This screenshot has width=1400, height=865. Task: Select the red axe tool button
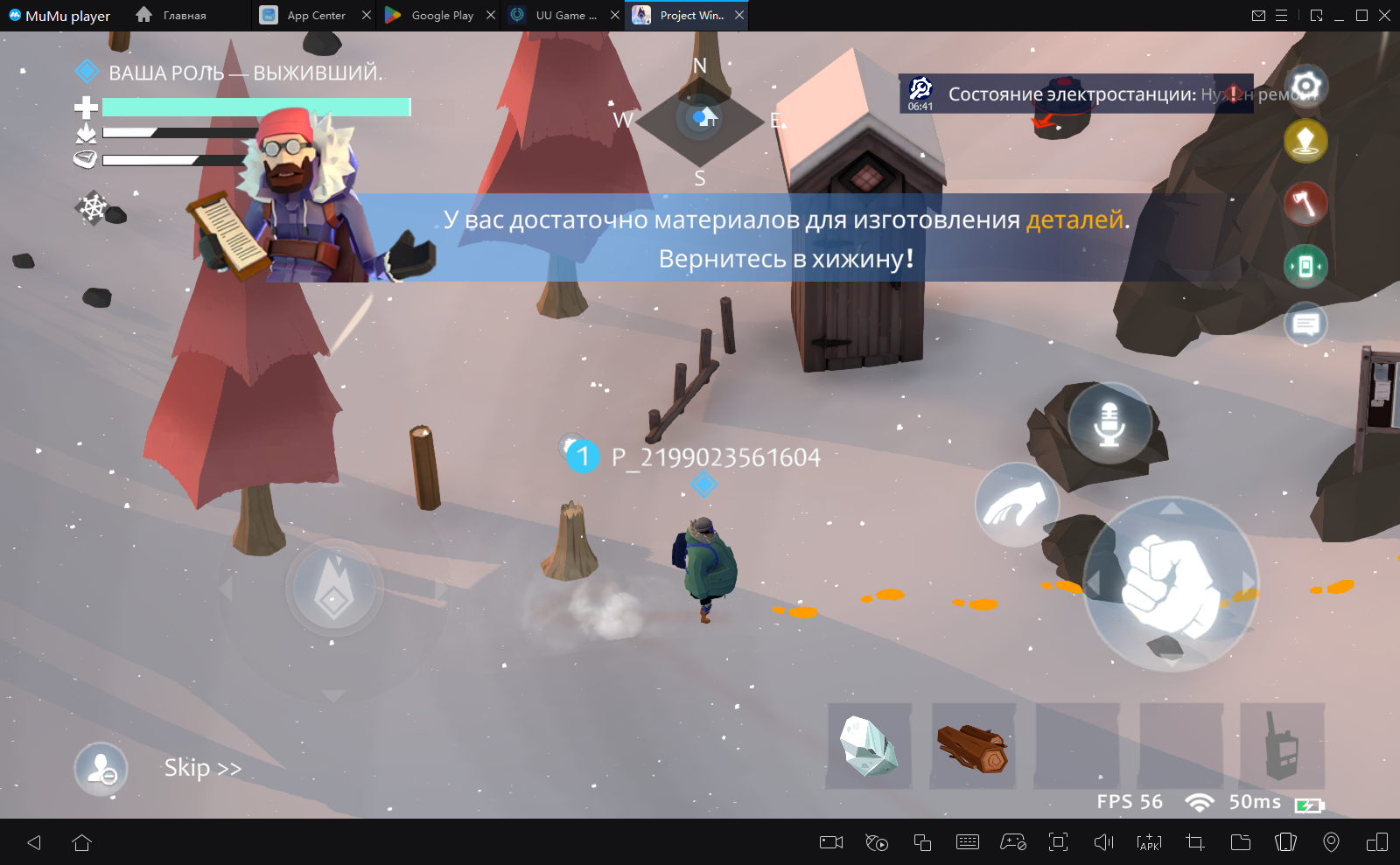(1305, 204)
